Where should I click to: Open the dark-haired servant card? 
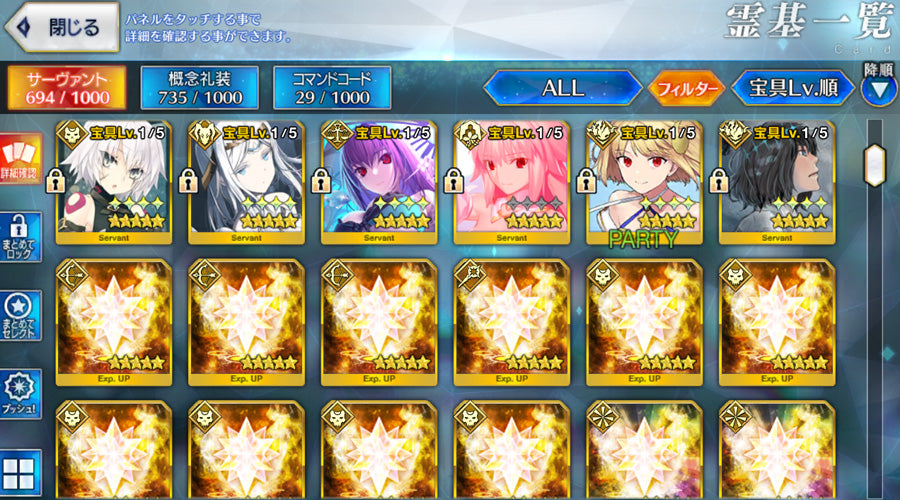(777, 182)
